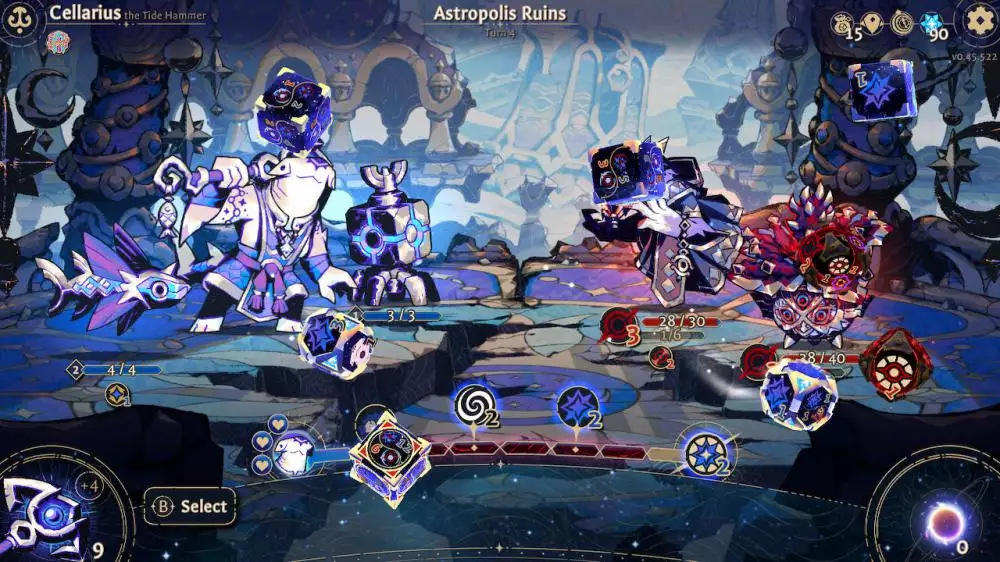The image size is (1000, 562).
Task: Select the pale blue die below the 38/40 bar
Action: coord(797,394)
